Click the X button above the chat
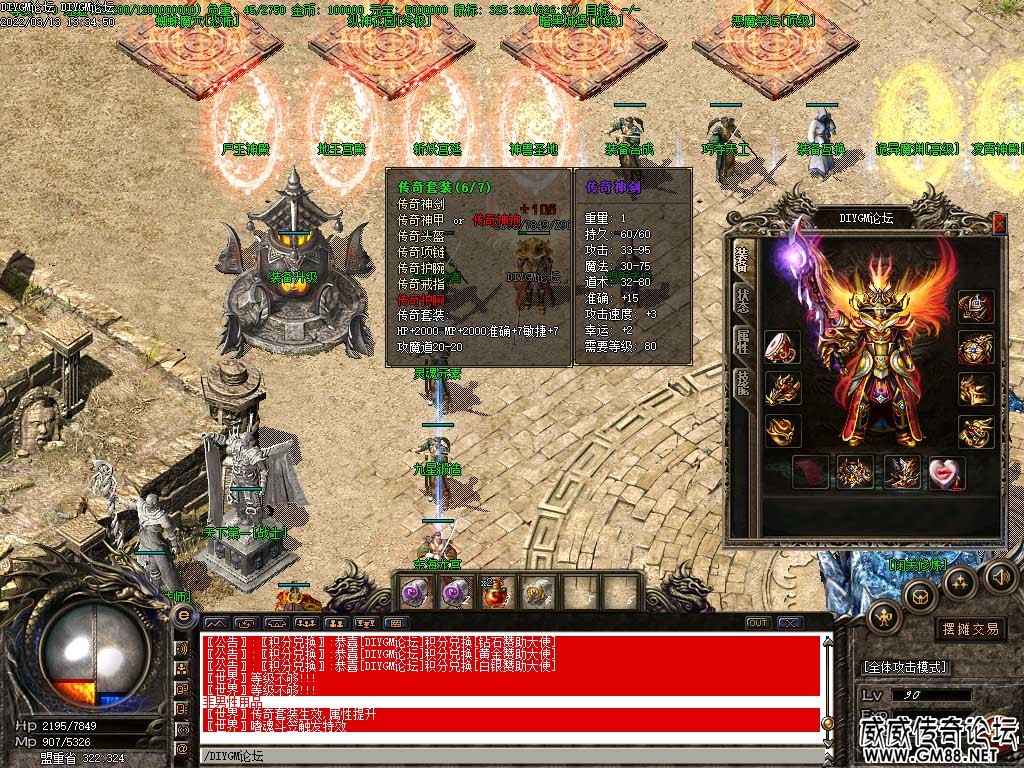 (x=790, y=623)
